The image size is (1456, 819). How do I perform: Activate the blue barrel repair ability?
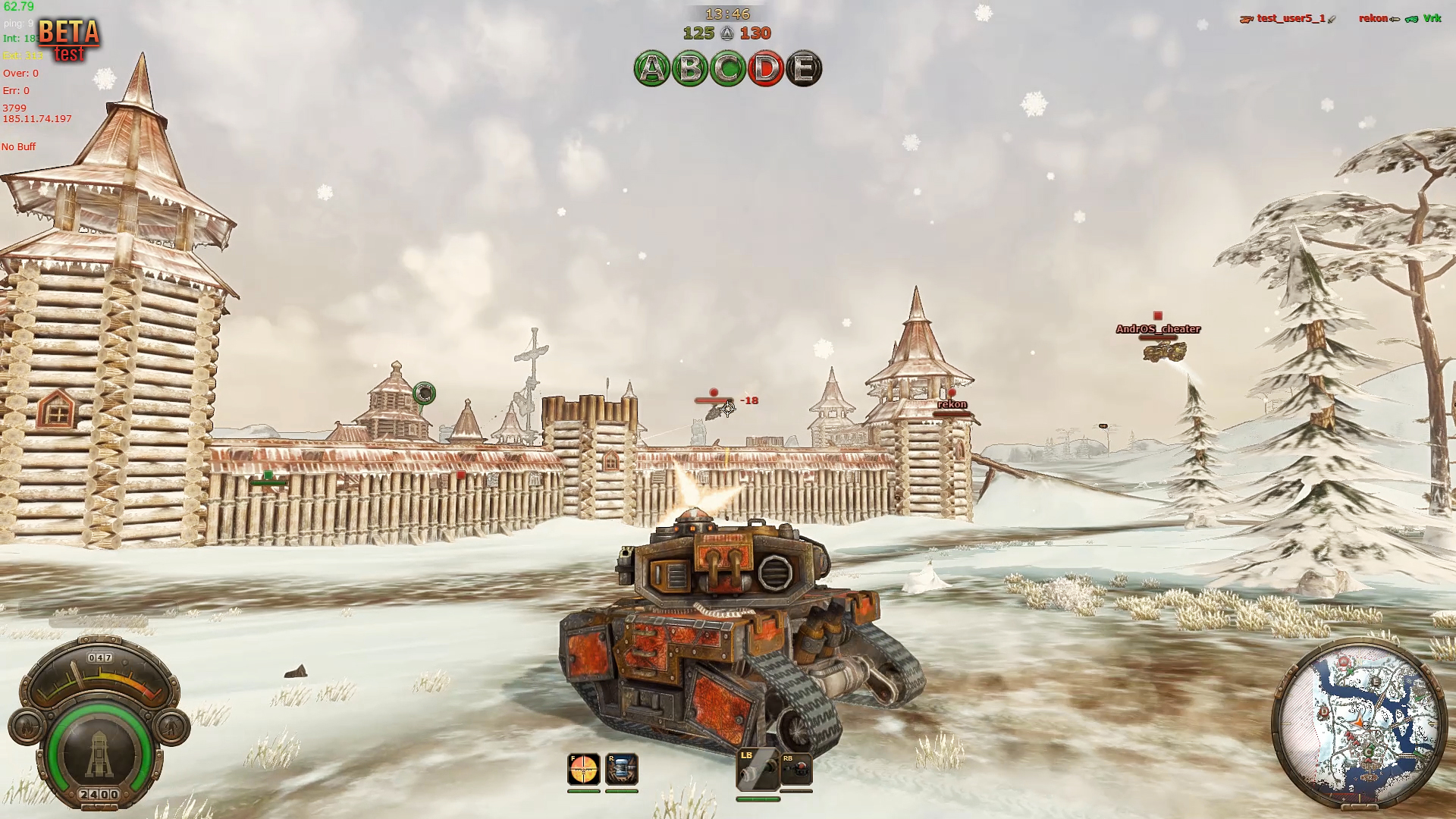pos(622,770)
